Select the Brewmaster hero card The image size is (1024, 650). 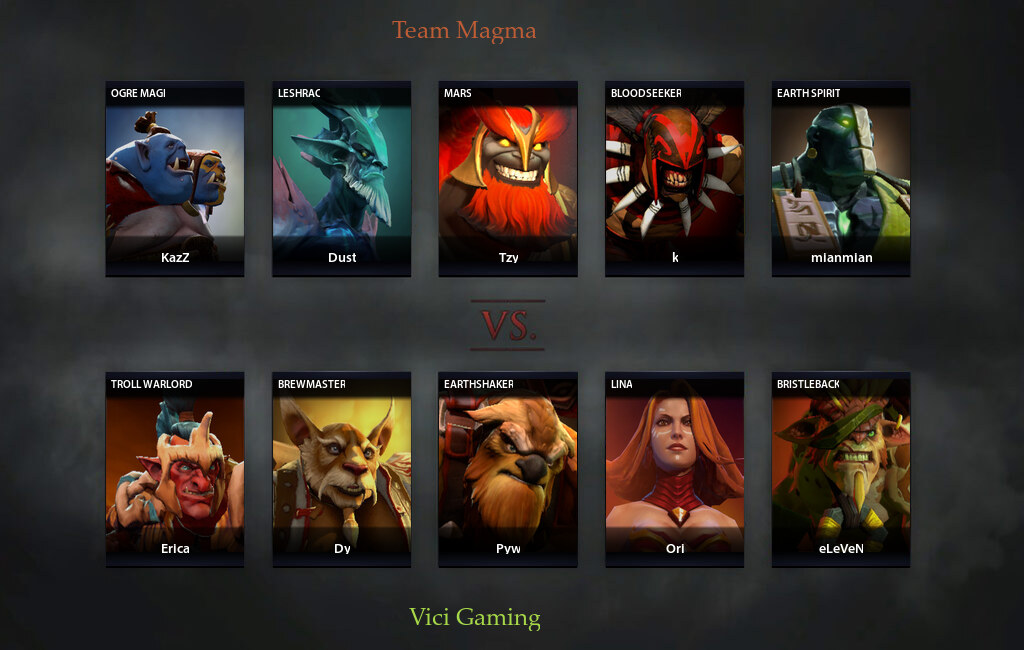point(342,470)
